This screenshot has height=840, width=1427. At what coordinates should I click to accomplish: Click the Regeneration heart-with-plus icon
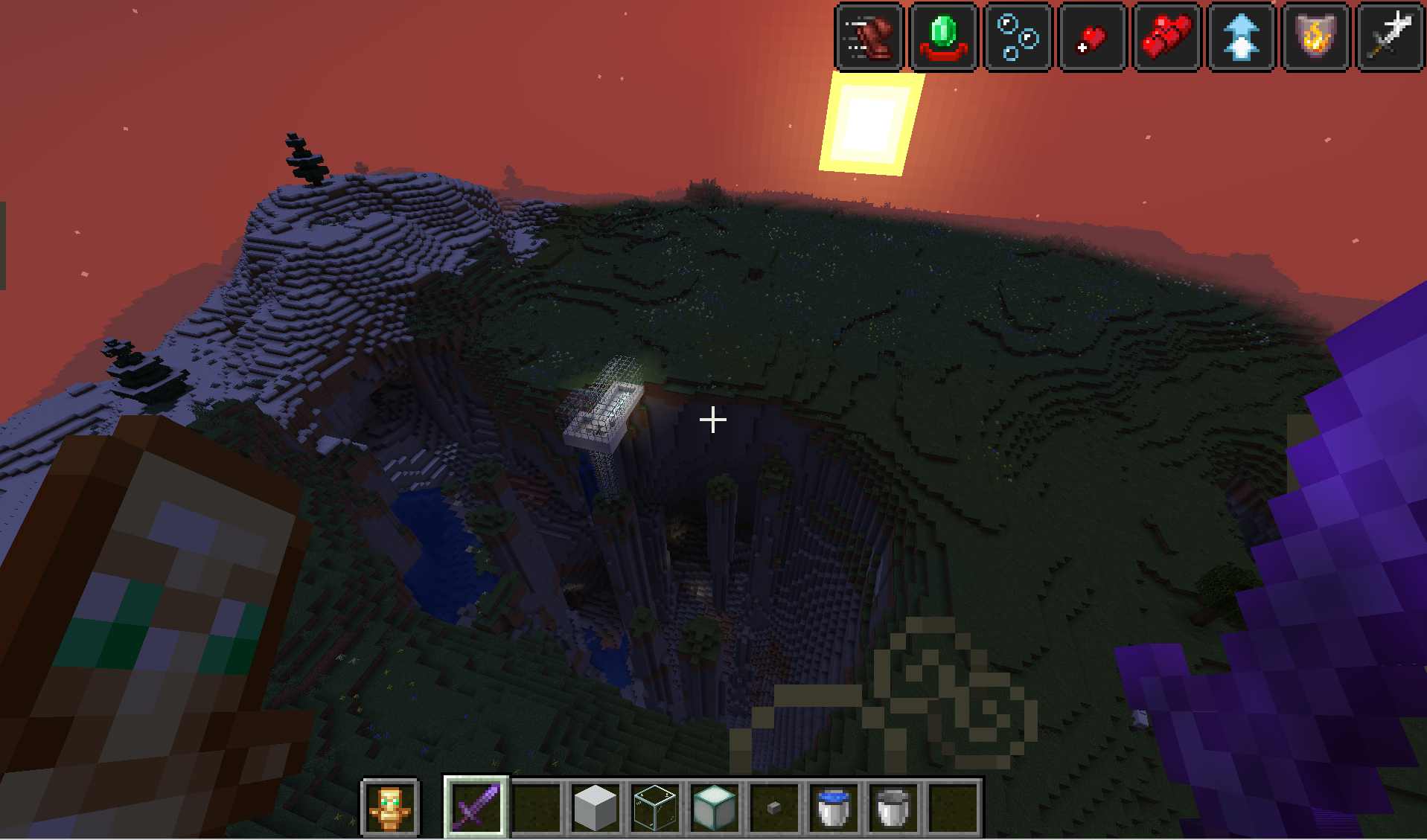1092,36
